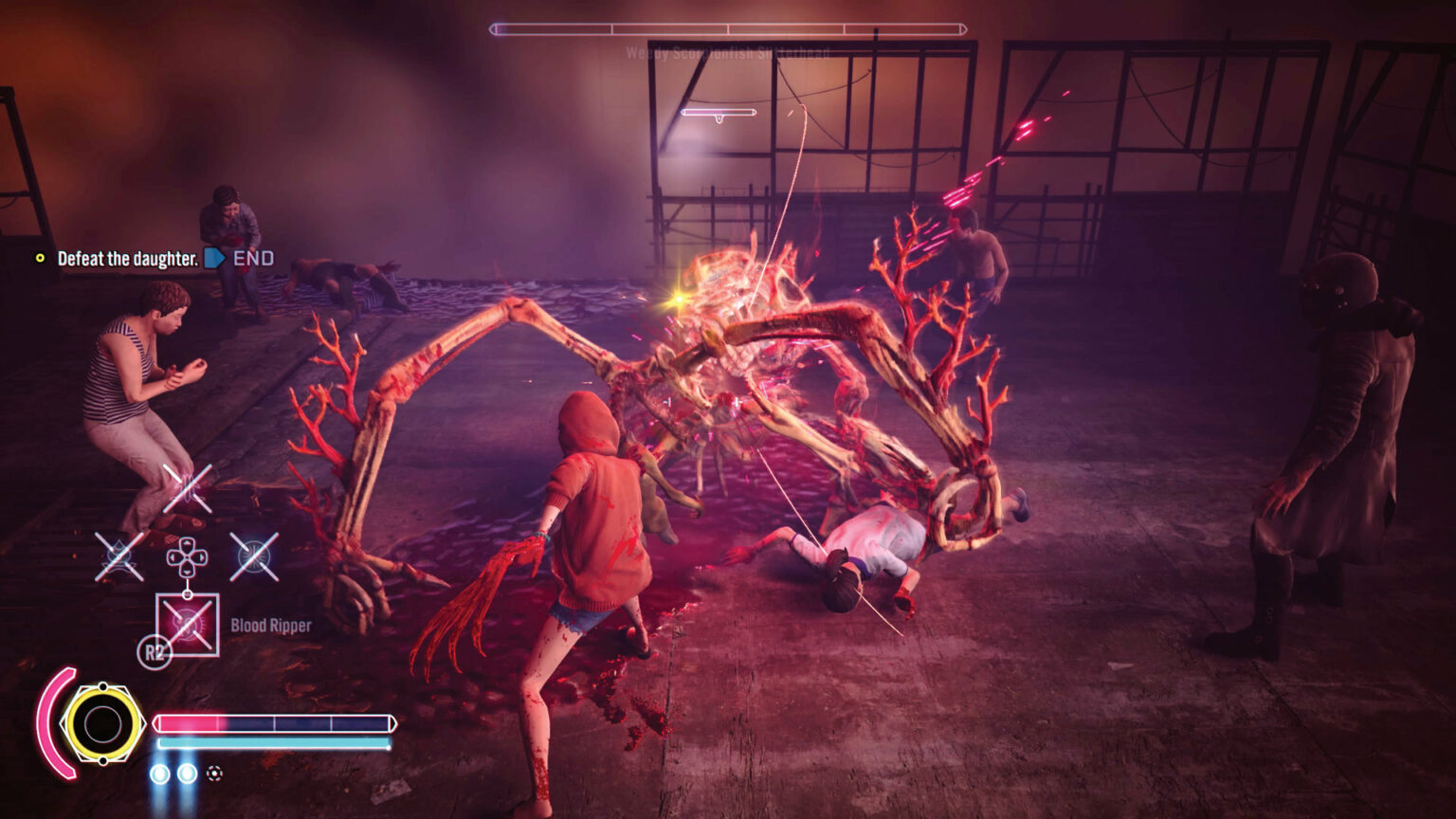The width and height of the screenshot is (1456, 819).
Task: Click the second glowing skill charge orb
Action: (x=187, y=773)
